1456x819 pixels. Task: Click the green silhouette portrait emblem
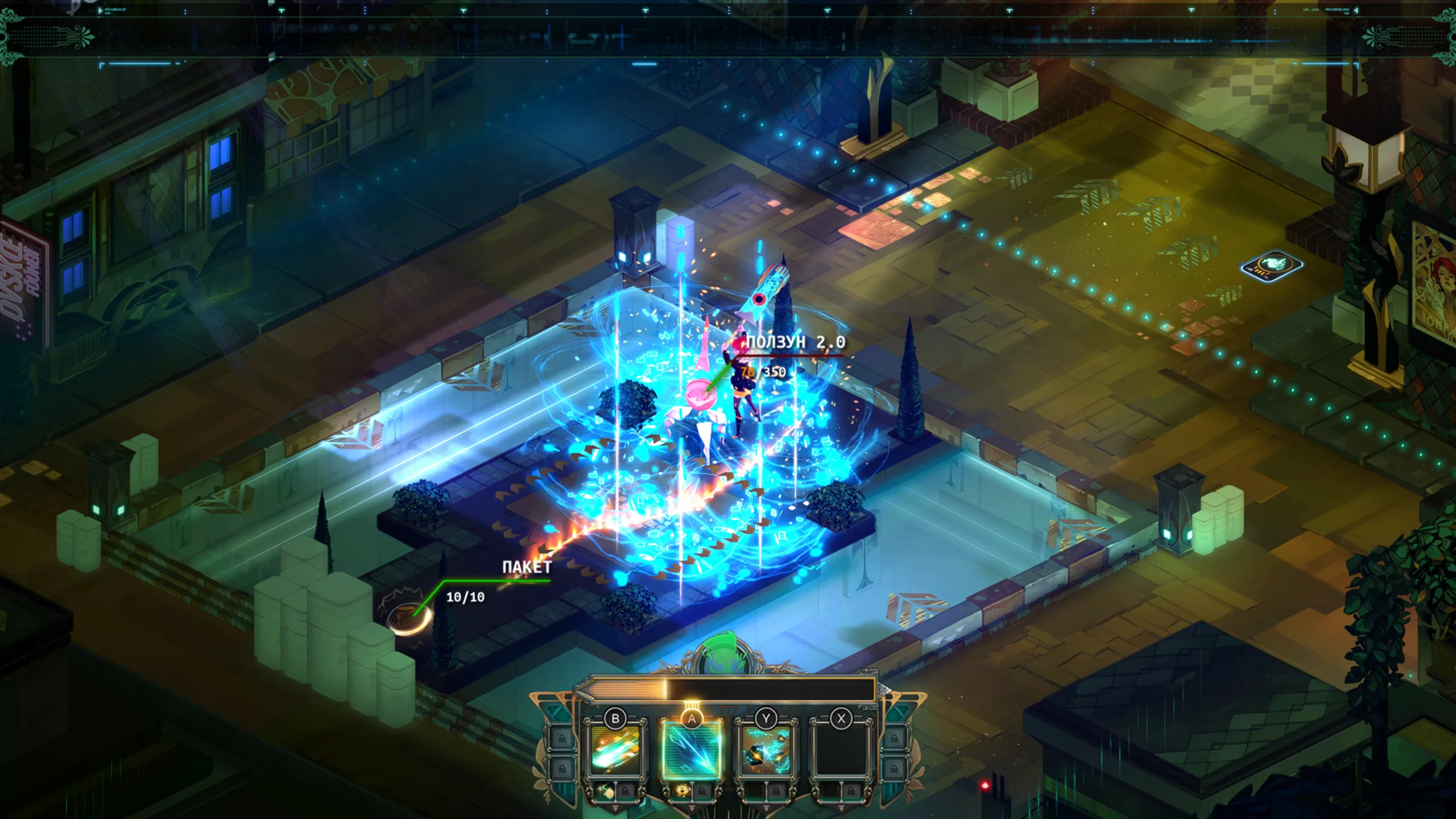point(718,654)
